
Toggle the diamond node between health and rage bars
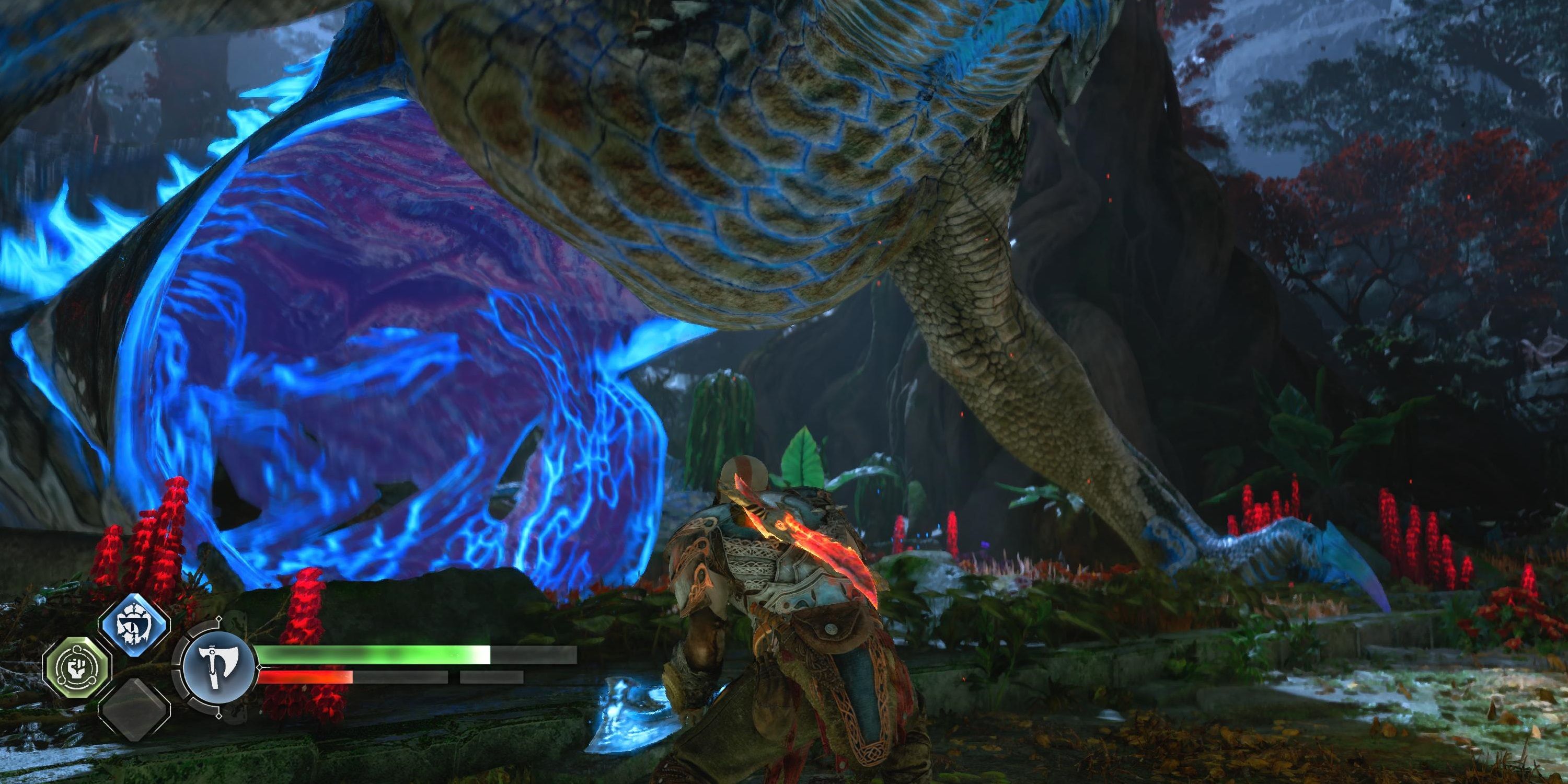(x=260, y=667)
